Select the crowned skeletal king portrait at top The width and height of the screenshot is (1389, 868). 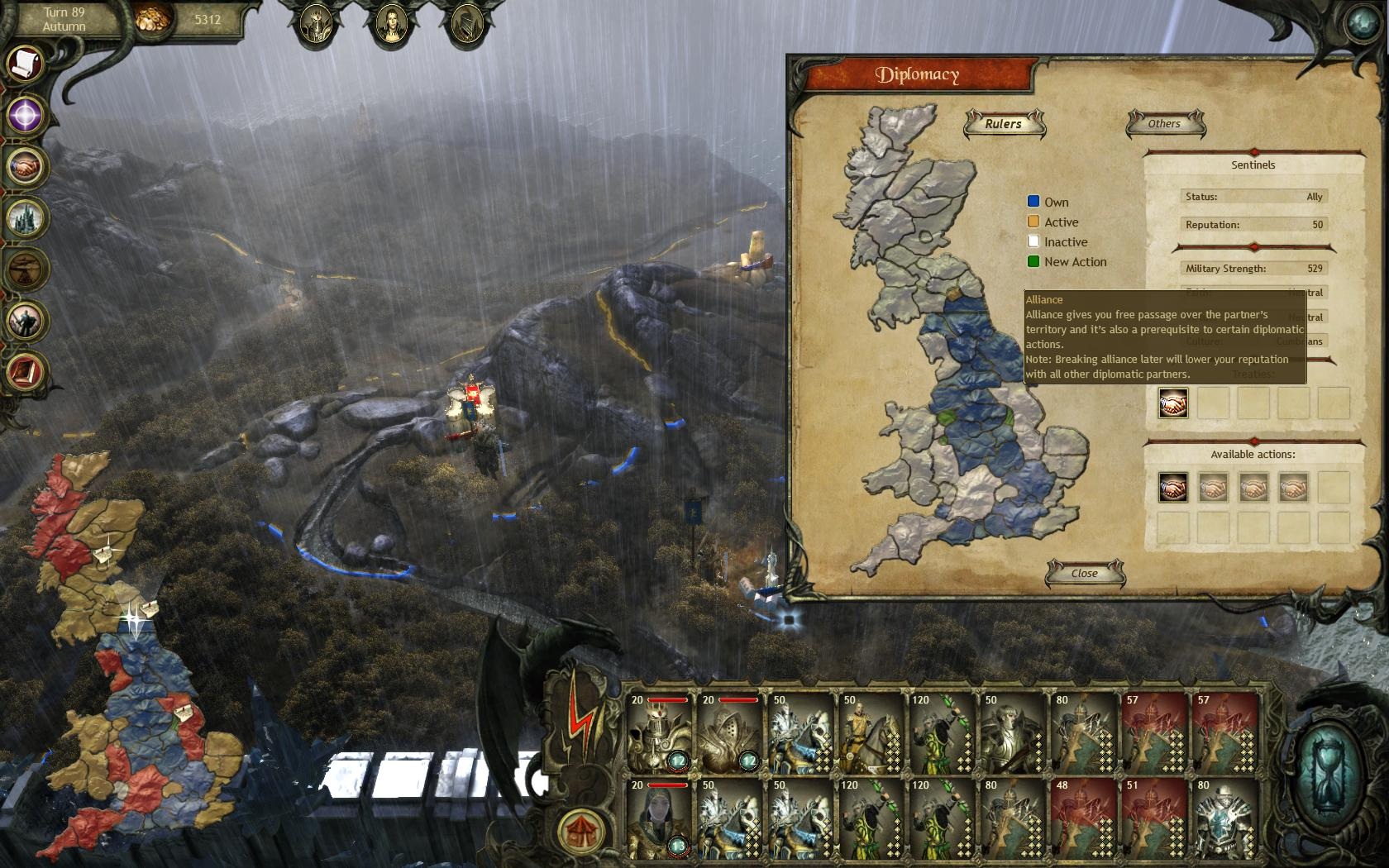(x=317, y=25)
